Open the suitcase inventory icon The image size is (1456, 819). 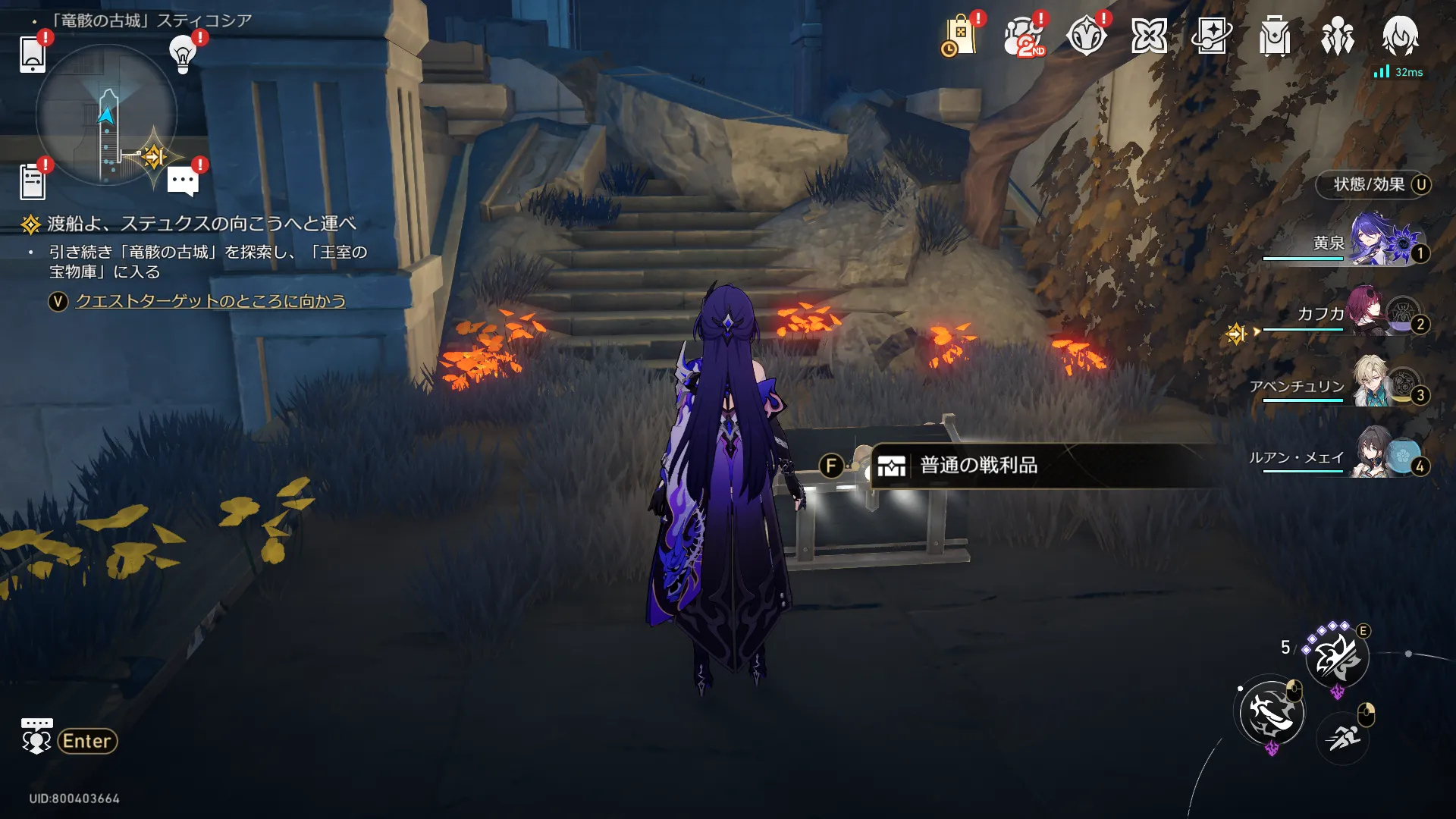tap(1275, 36)
